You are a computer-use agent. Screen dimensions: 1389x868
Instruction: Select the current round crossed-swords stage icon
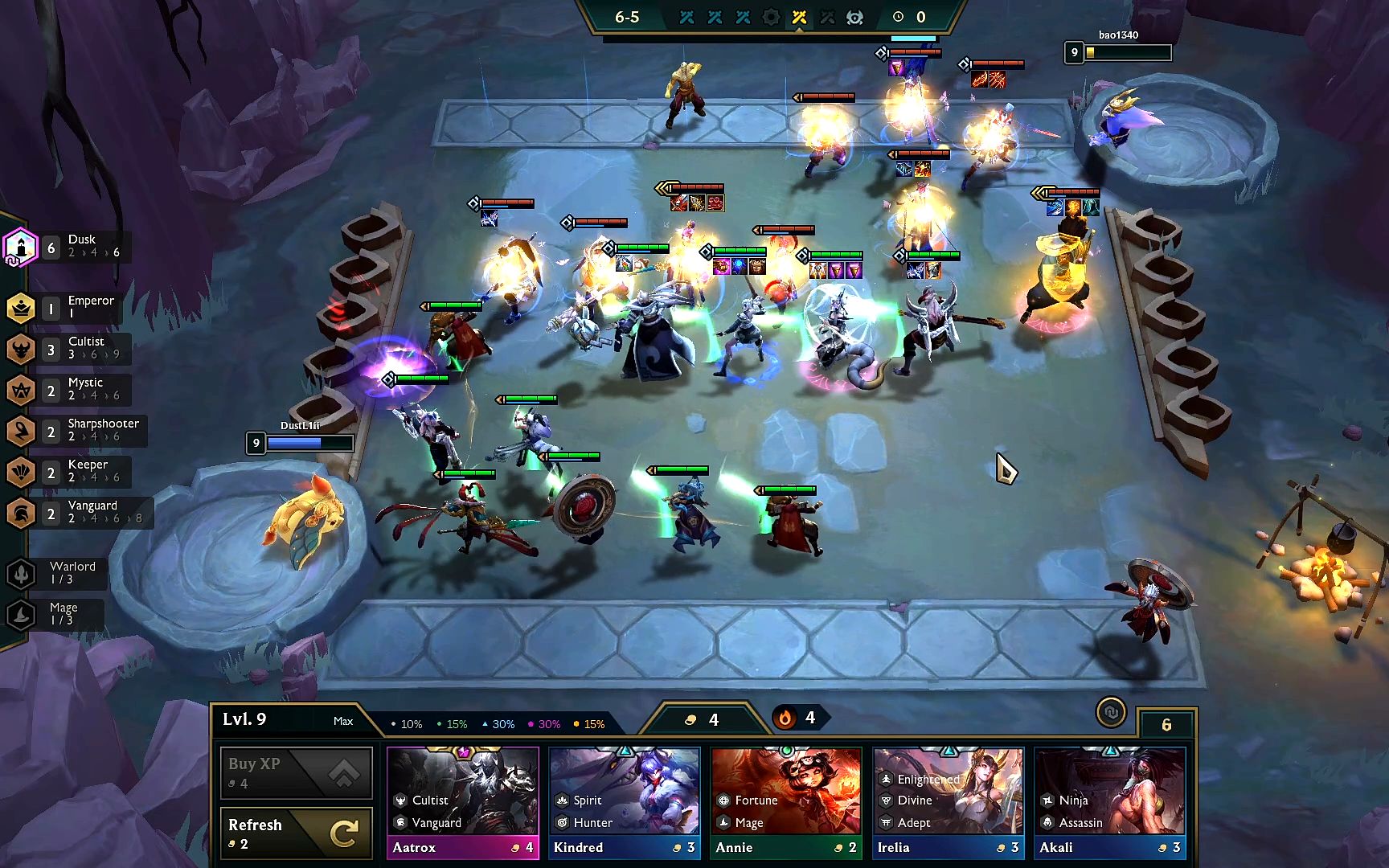[x=799, y=17]
